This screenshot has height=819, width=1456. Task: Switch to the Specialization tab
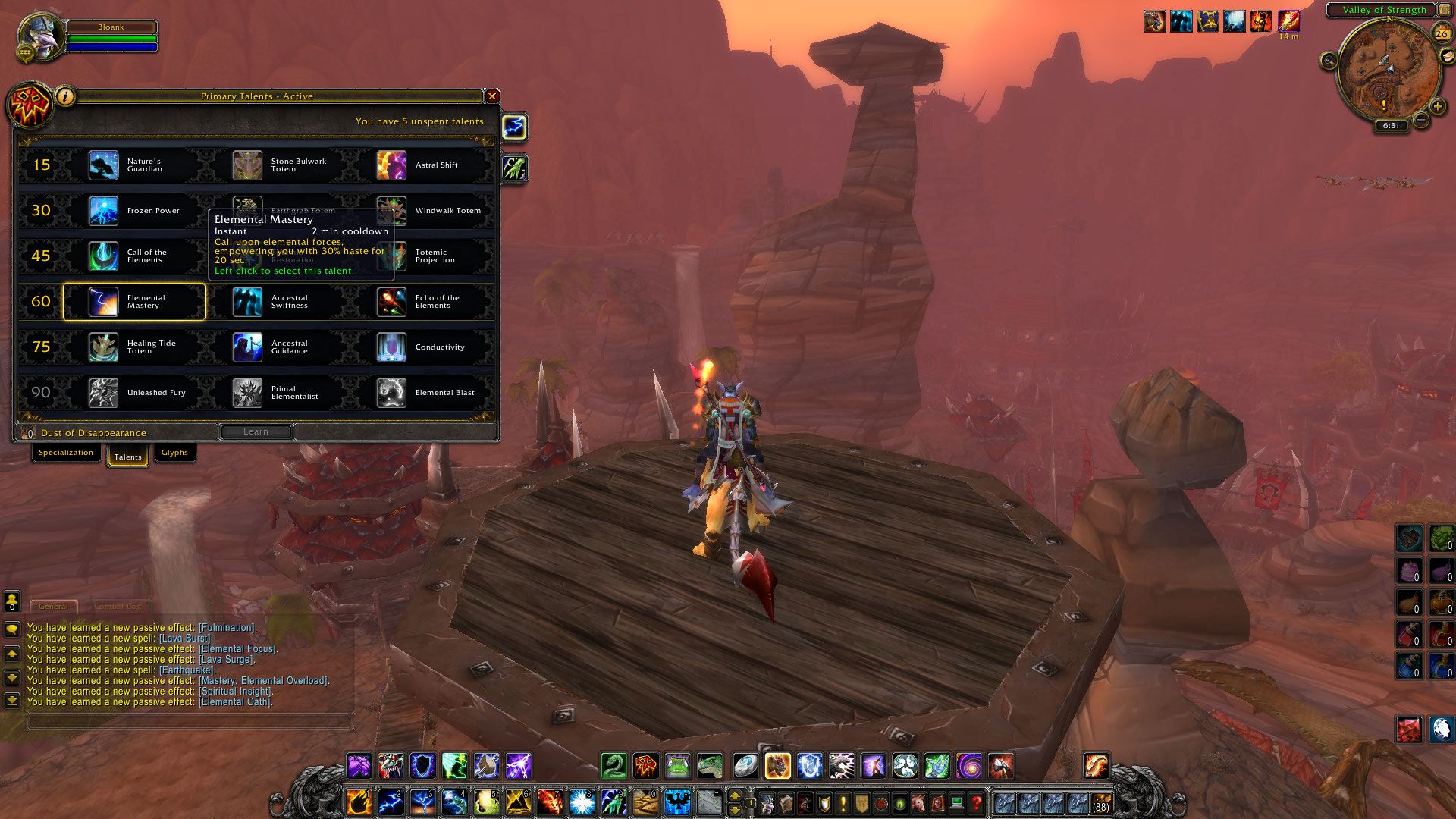coord(66,453)
